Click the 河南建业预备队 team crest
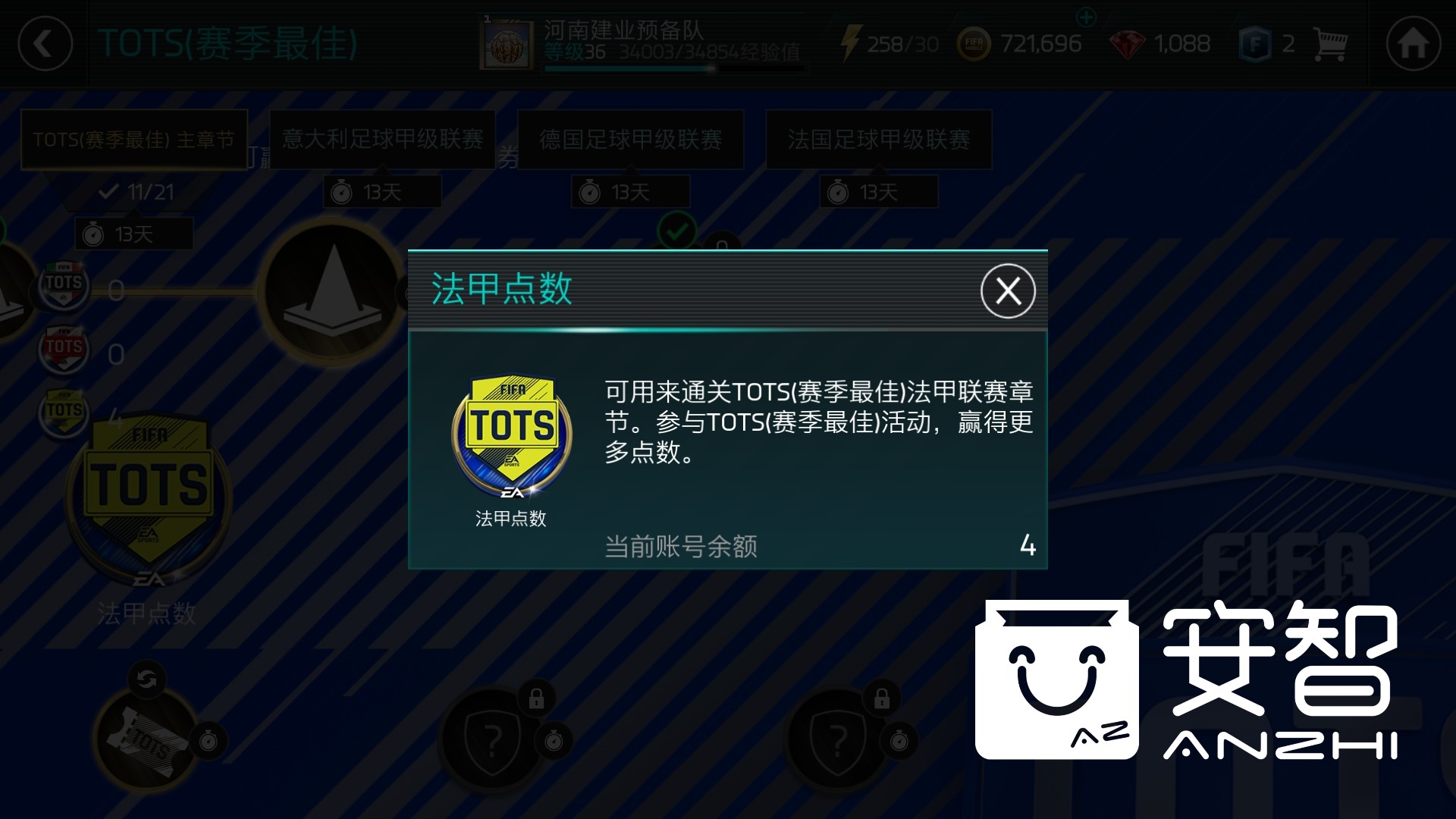Viewport: 1456px width, 819px height. 507,42
